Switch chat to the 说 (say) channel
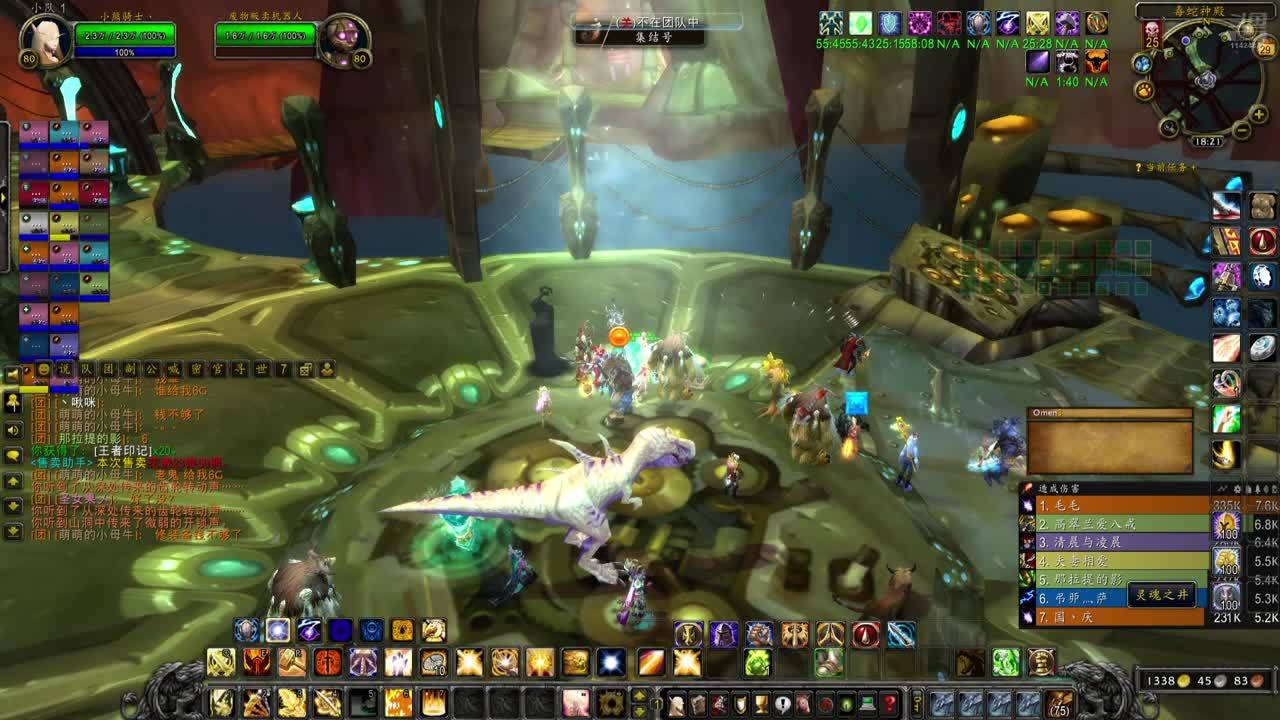The image size is (1280, 720). (x=65, y=370)
